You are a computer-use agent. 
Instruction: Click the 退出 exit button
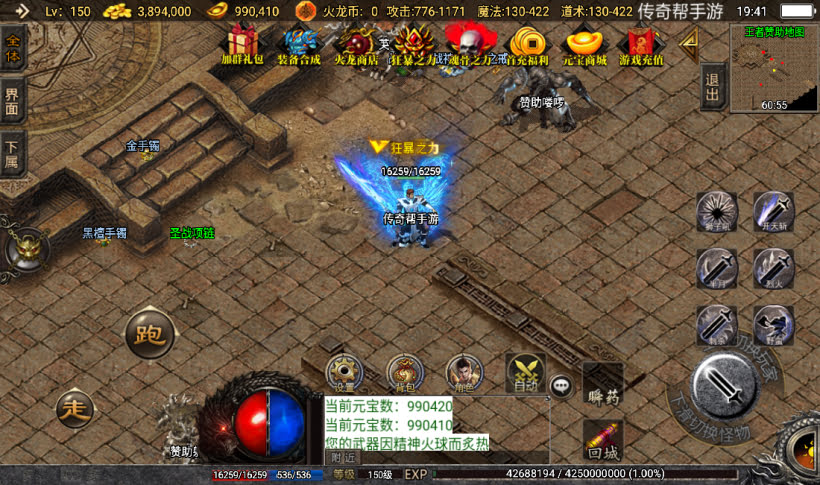712,88
